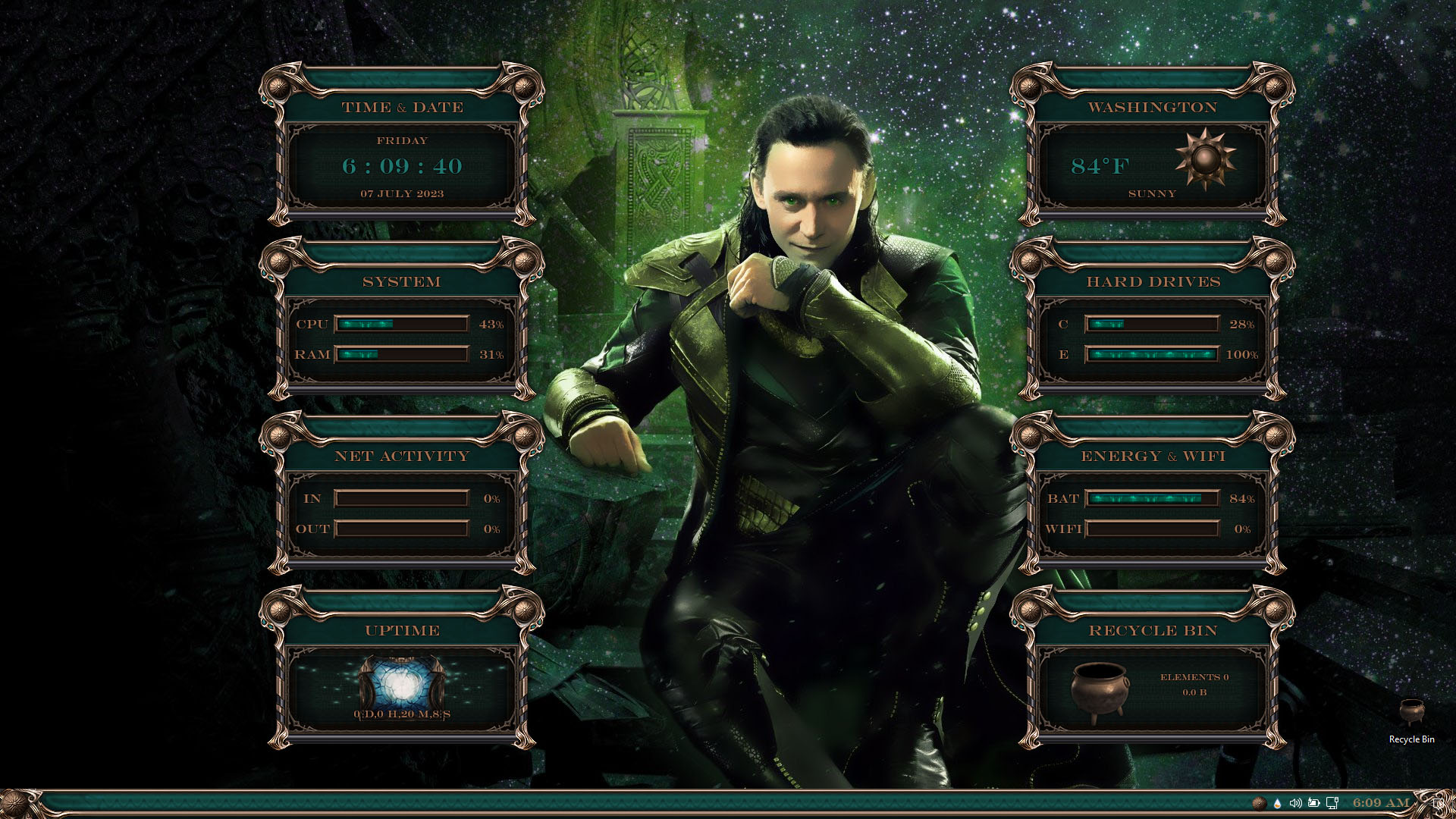This screenshot has width=1456, height=819.
Task: Open the volume speaker tray icon
Action: pos(1296,803)
